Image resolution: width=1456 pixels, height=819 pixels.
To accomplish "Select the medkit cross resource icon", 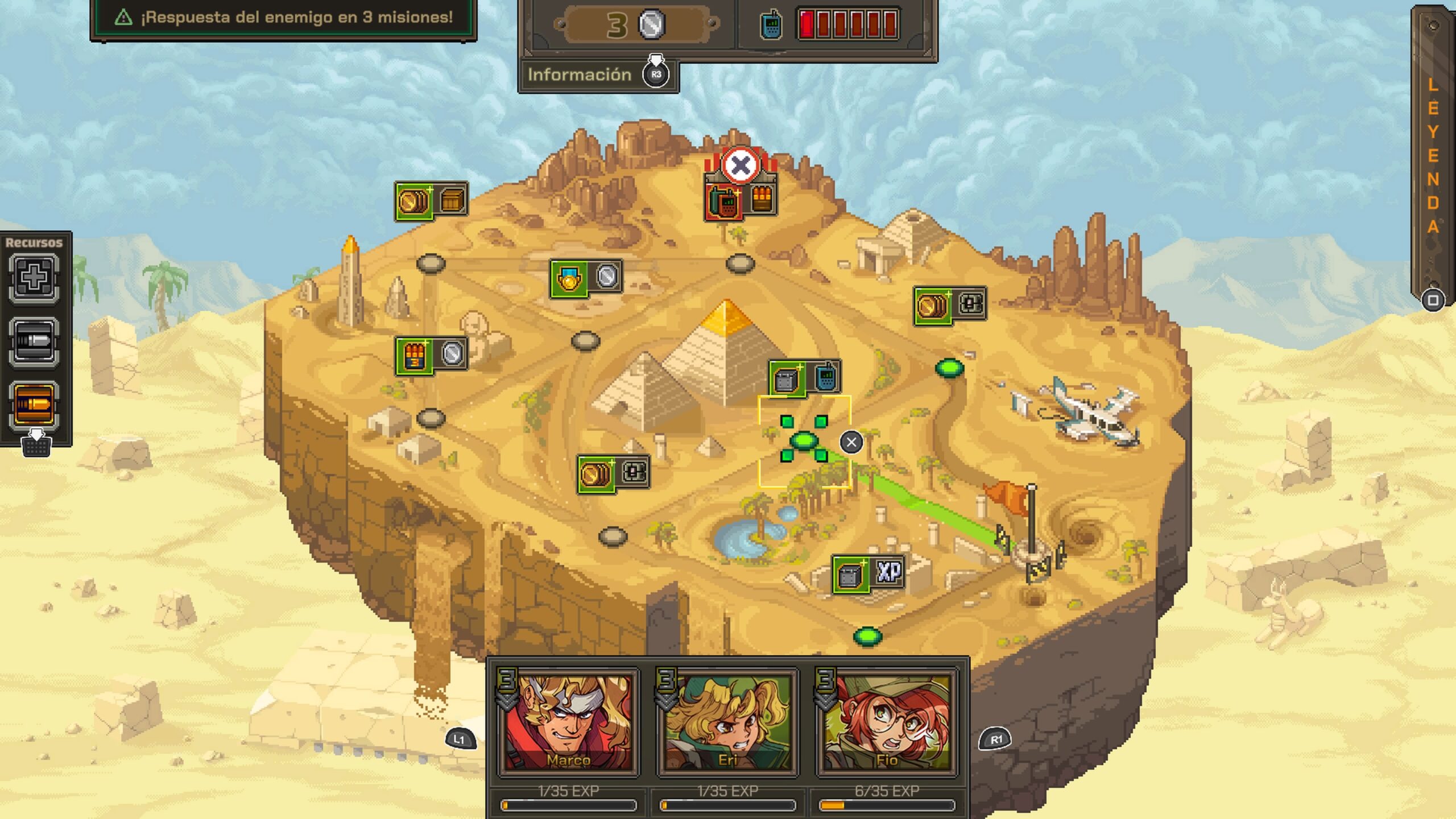I will pos(34,278).
